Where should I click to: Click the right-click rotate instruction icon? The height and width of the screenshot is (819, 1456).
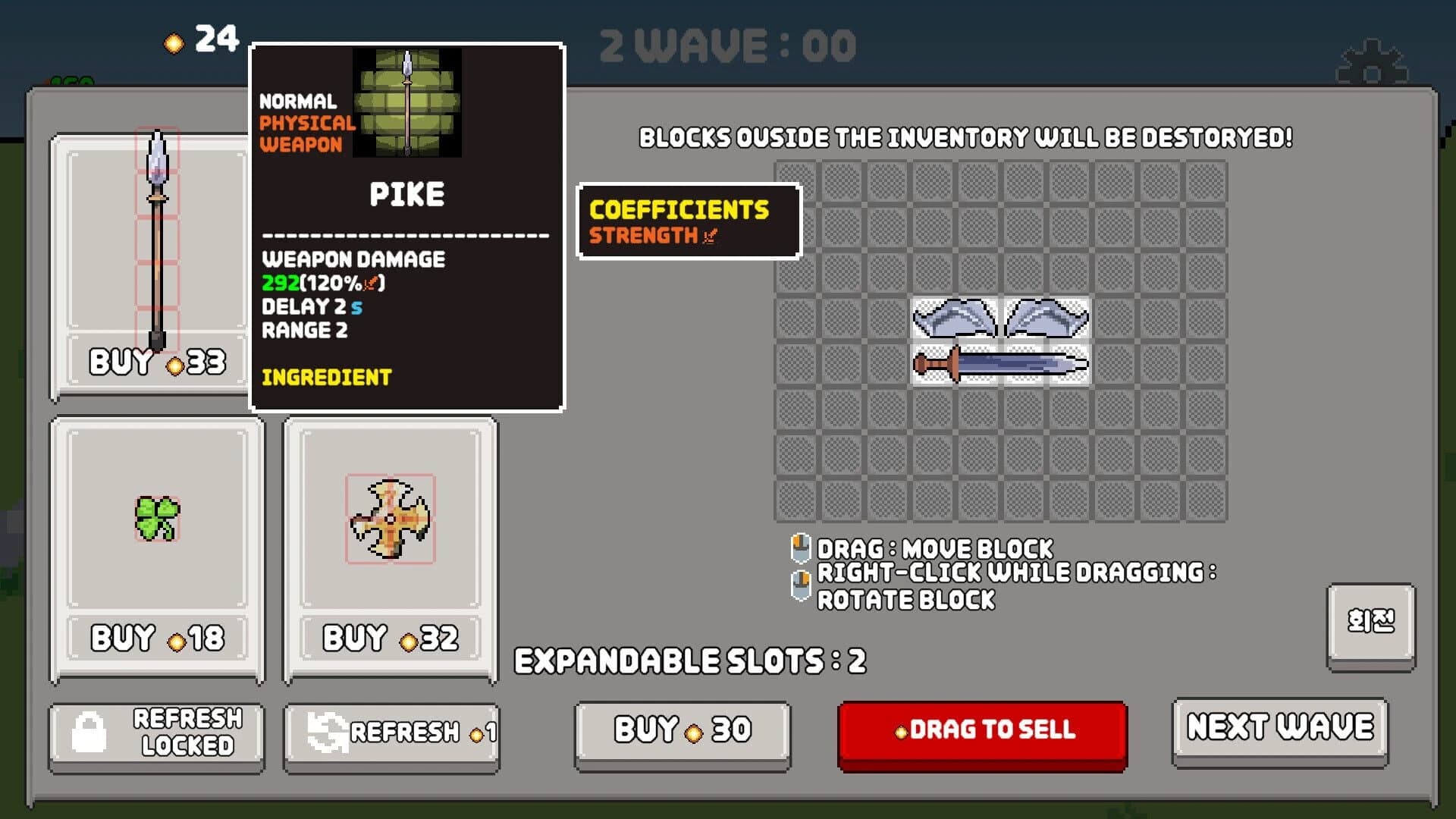801,583
